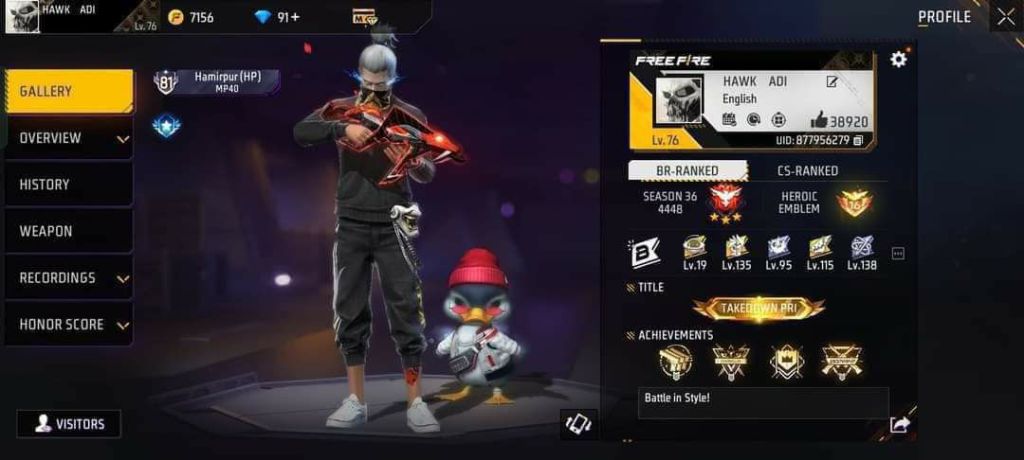This screenshot has width=1024, height=460.
Task: Open the Visitors list
Action: coord(69,424)
